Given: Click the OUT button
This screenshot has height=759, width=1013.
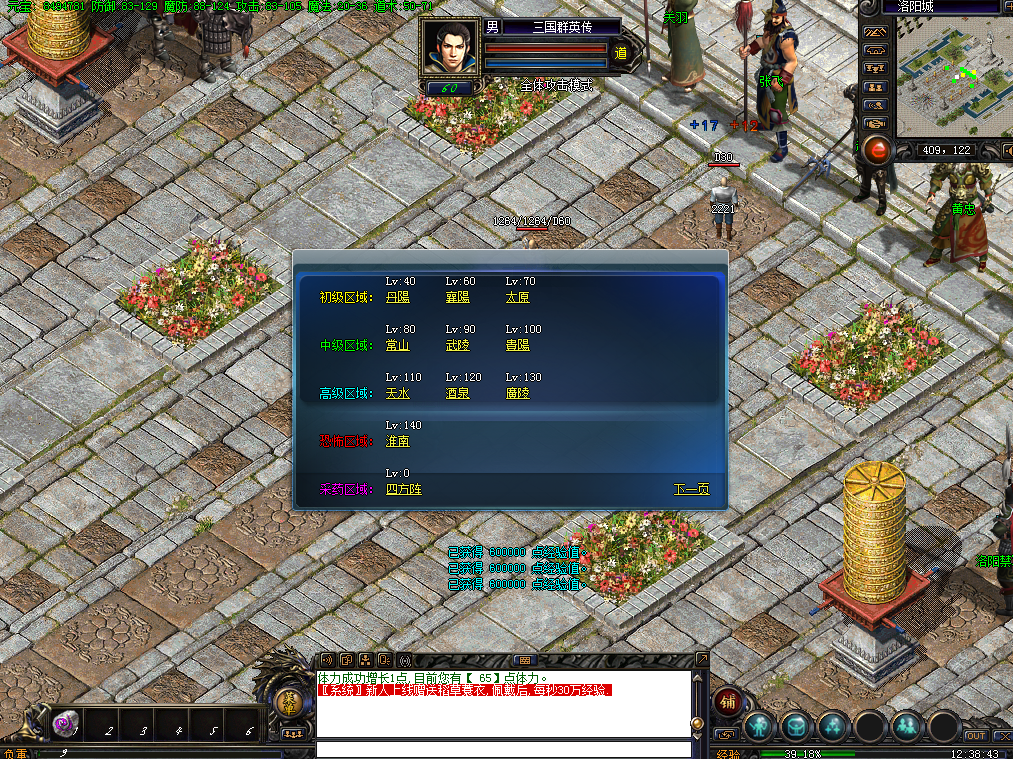Looking at the screenshot, I should pyautogui.click(x=975, y=736).
